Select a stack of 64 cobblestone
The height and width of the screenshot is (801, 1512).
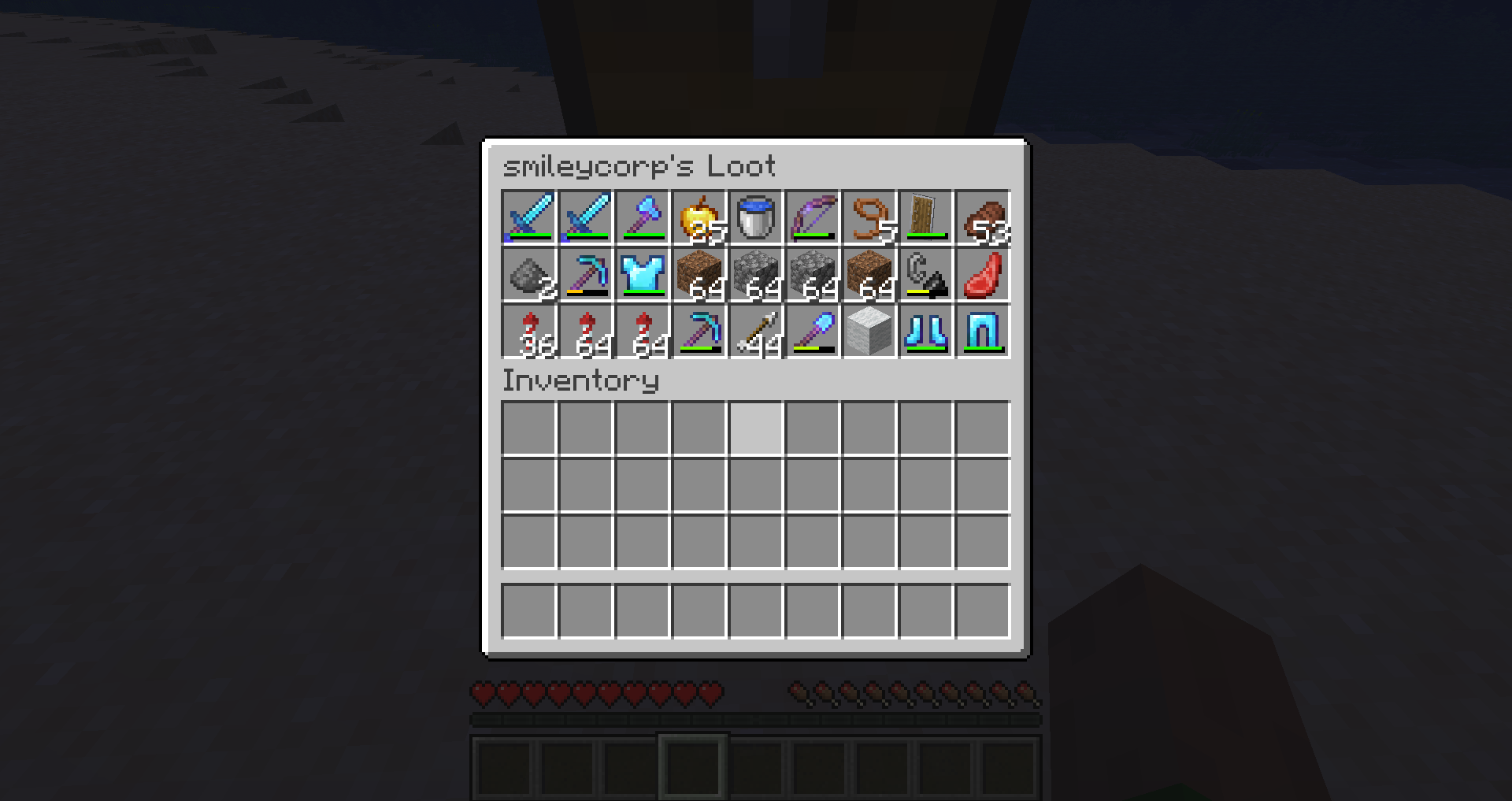point(756,277)
